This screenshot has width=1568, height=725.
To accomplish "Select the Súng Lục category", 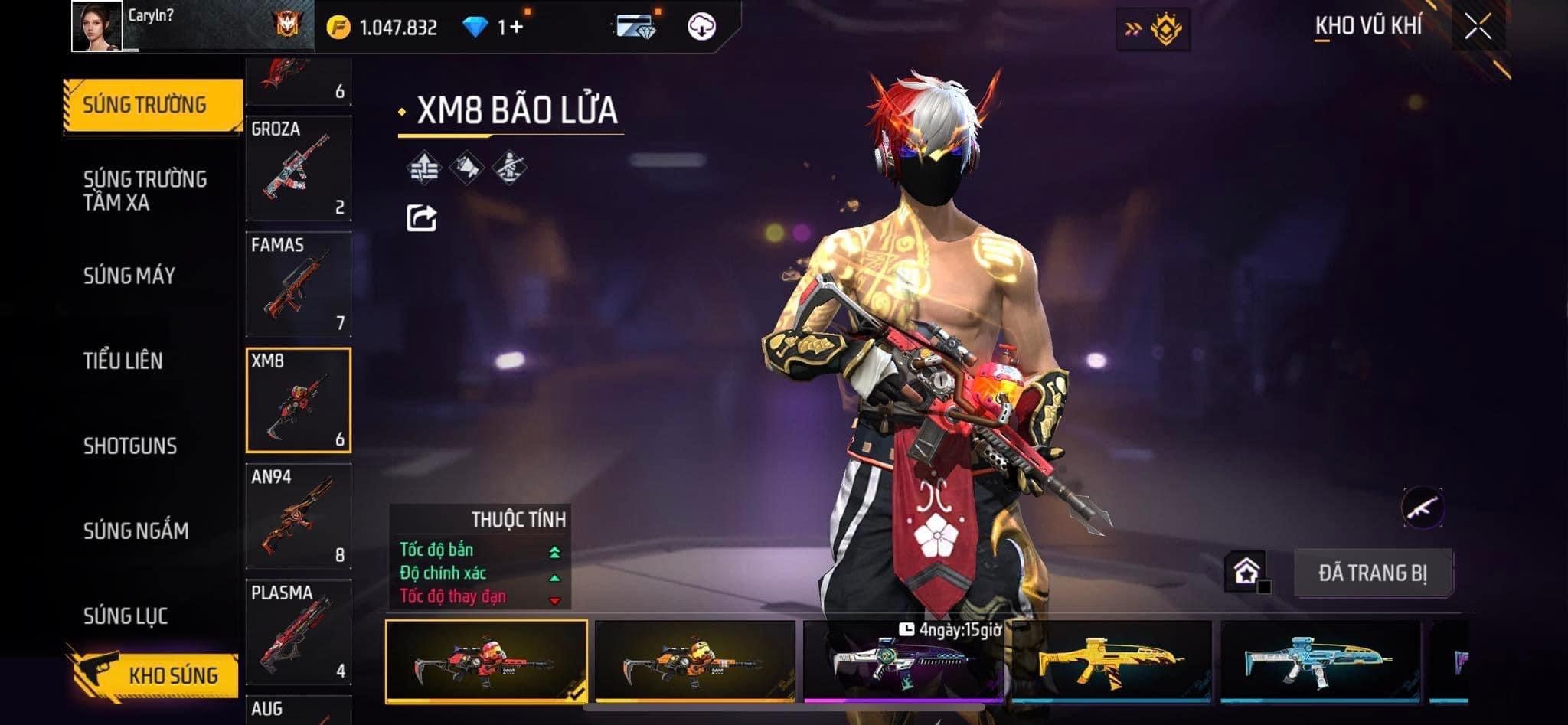I will pyautogui.click(x=126, y=616).
